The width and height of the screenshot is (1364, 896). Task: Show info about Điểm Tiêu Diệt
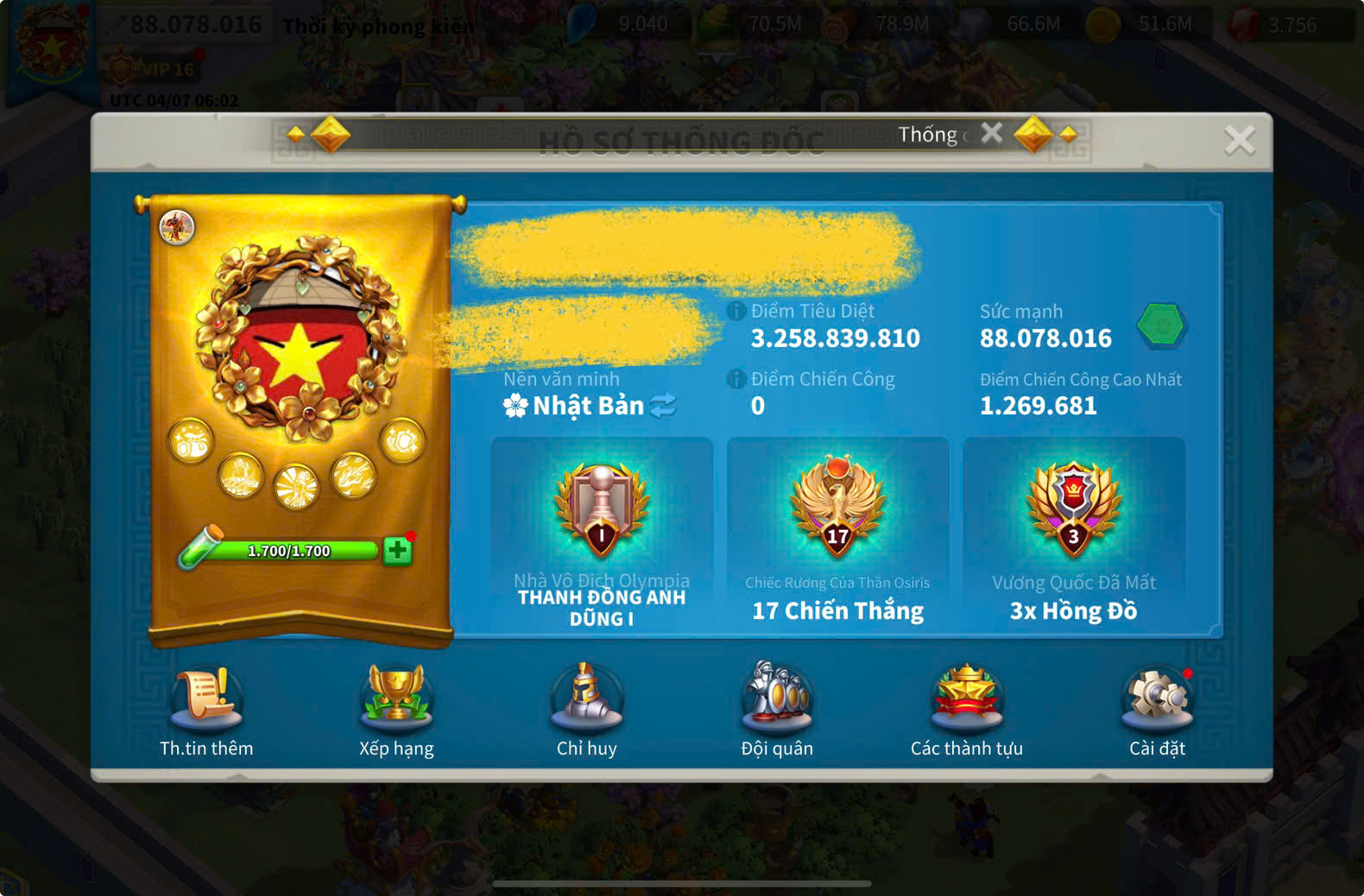point(736,312)
